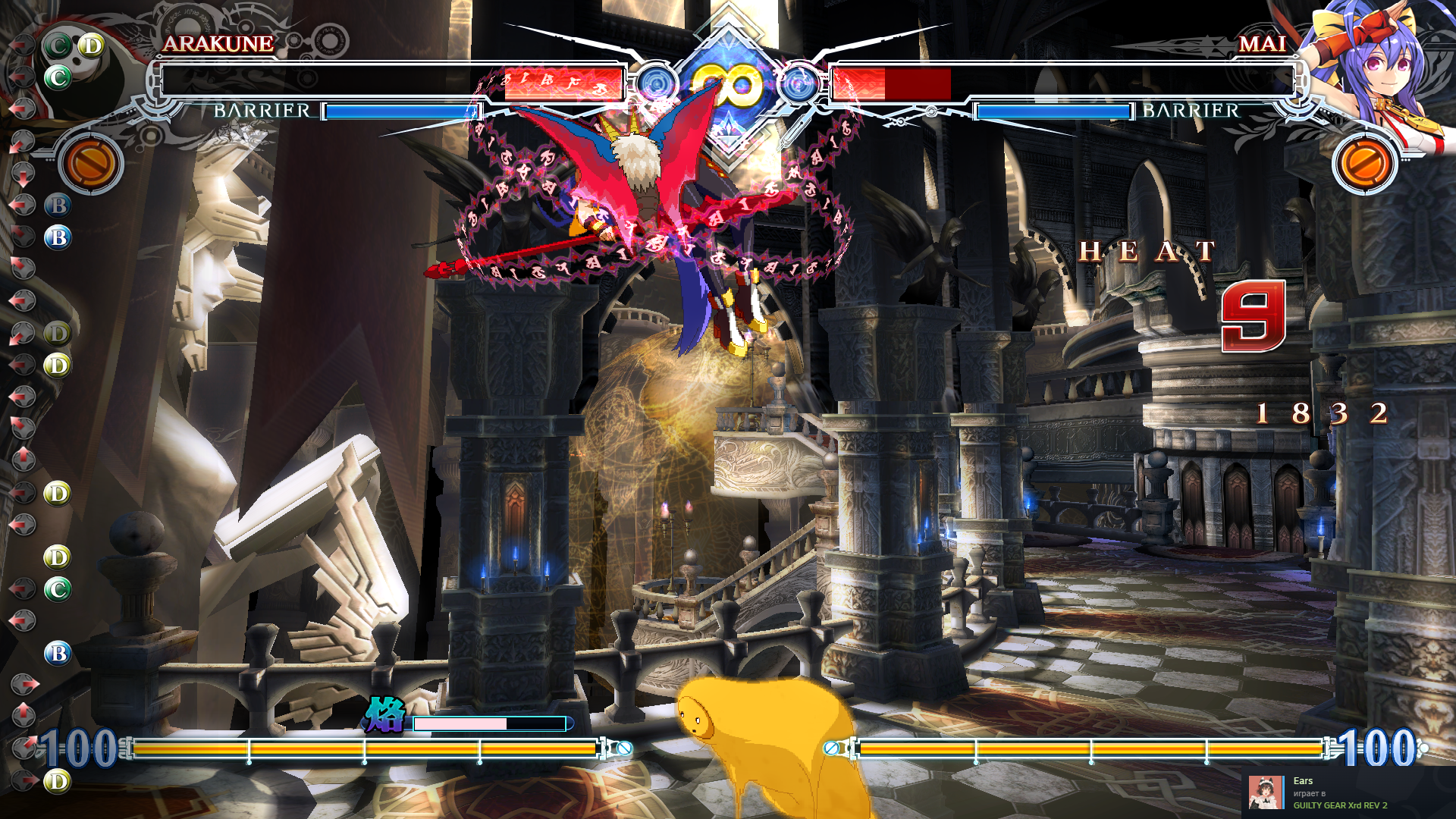Select Arakune's orange Burst icon
The width and height of the screenshot is (1456, 819).
coord(91,163)
